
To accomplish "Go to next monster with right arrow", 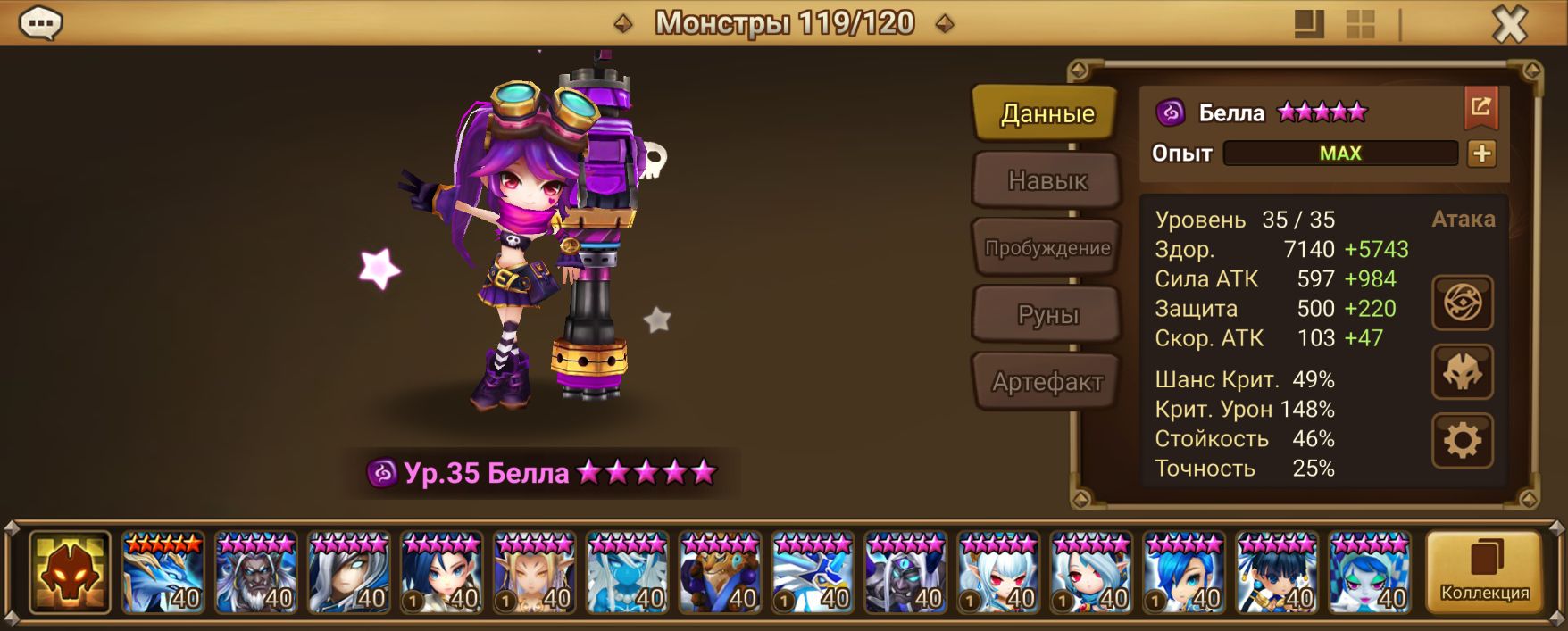I will [x=944, y=24].
